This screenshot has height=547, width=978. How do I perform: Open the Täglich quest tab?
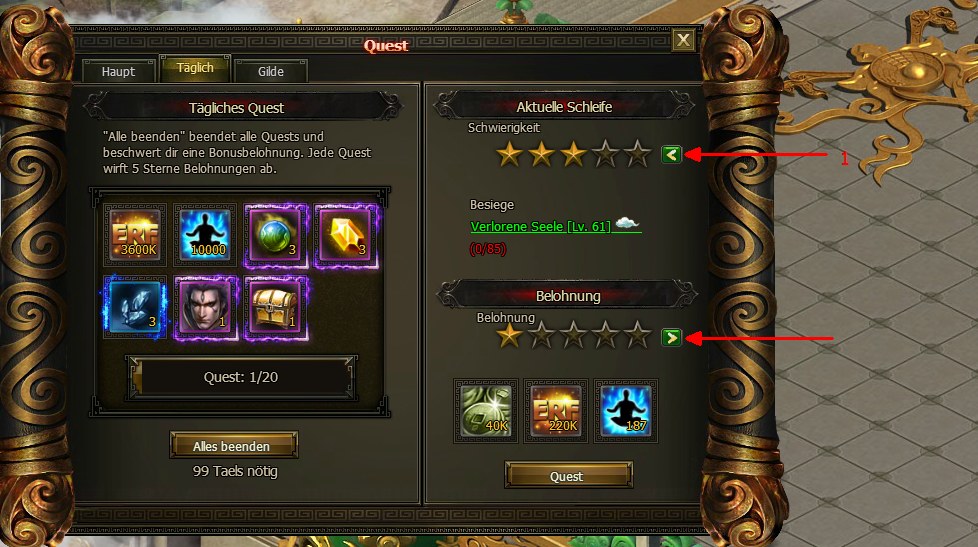(195, 70)
